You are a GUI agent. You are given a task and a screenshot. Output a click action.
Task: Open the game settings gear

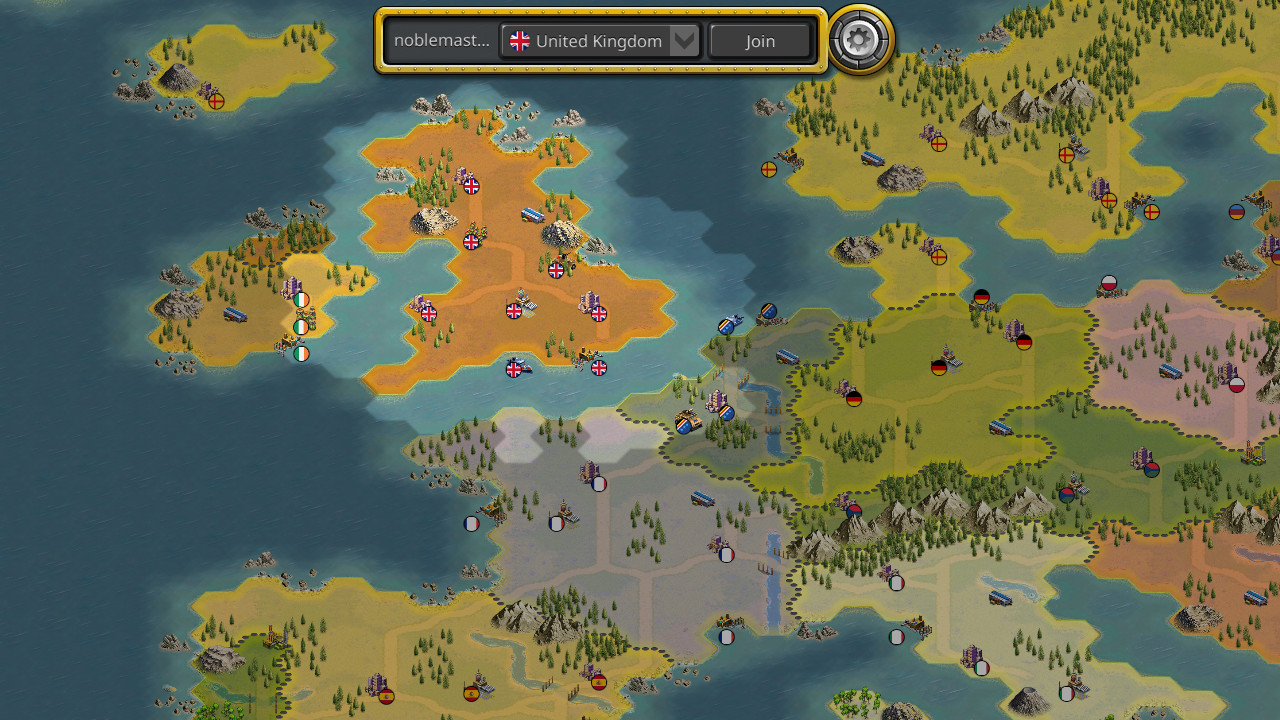click(858, 40)
